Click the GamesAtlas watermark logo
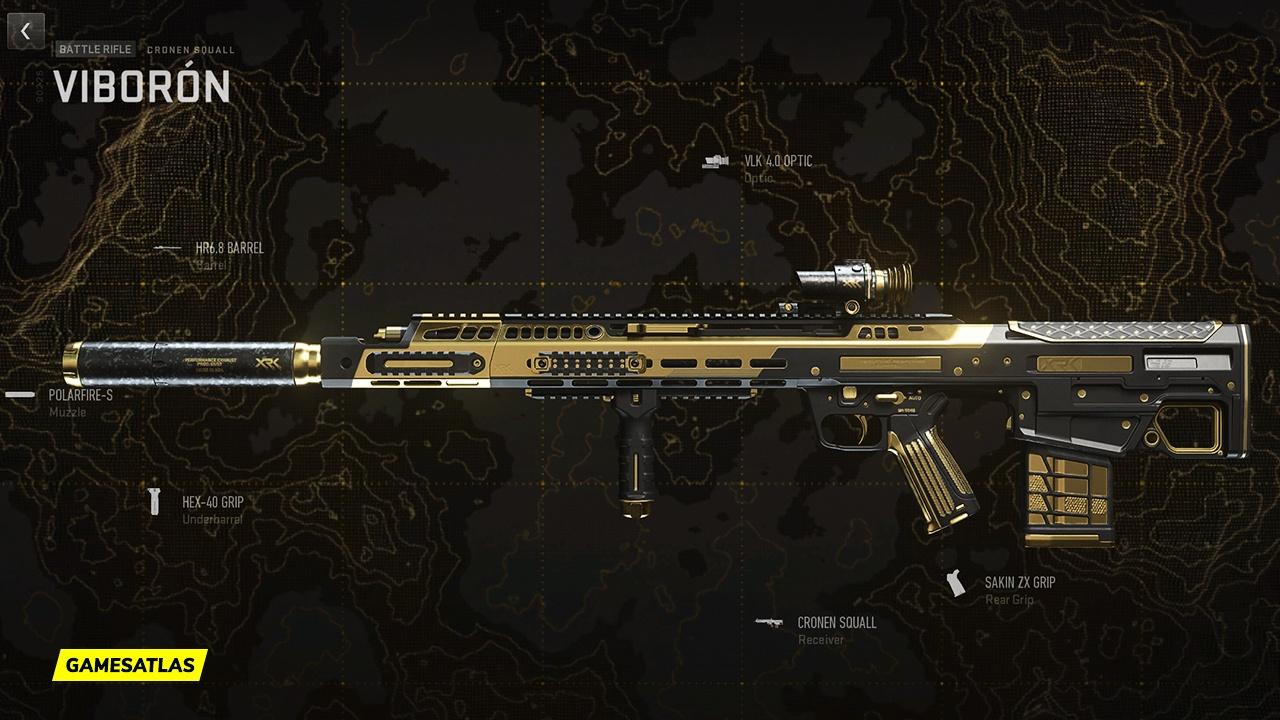 tap(130, 664)
